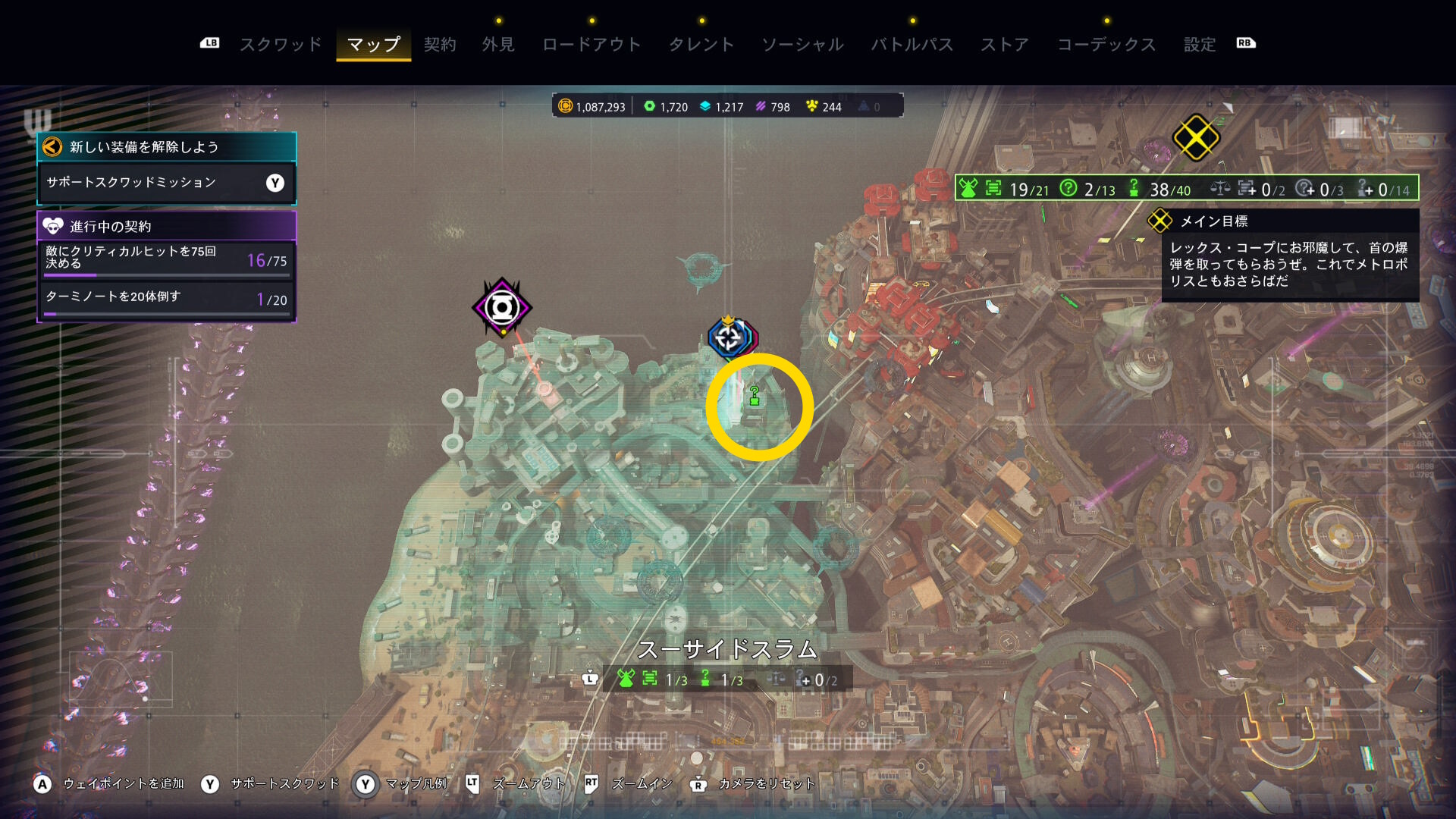Switch to the タレント tab
This screenshot has height=819, width=1456.
point(701,45)
